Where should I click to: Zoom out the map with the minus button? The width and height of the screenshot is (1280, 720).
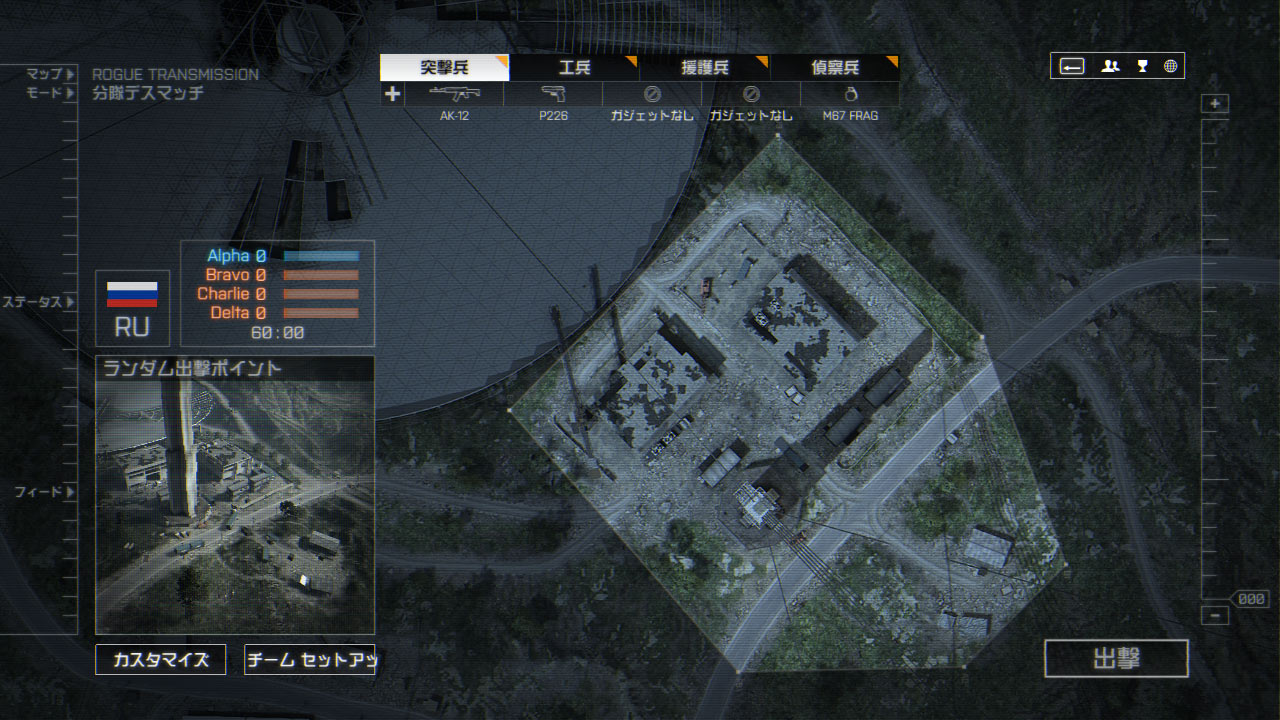click(1215, 616)
